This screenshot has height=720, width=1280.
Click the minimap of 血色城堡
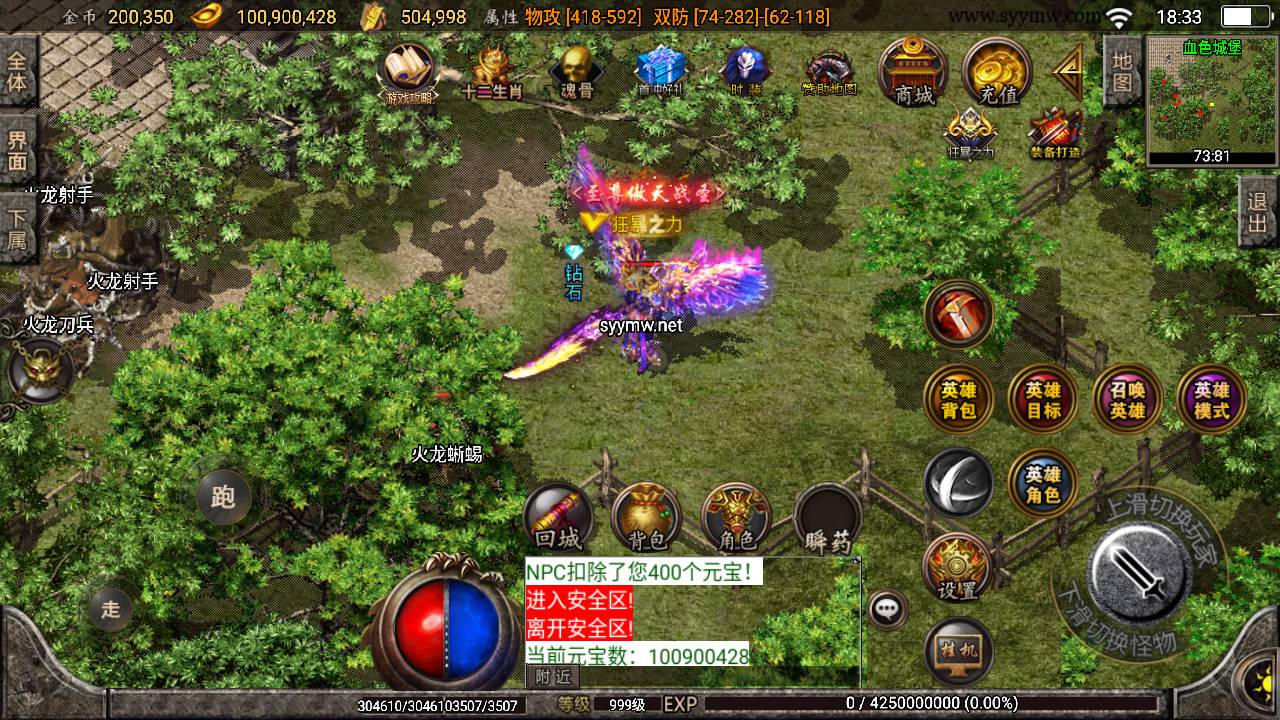click(1212, 98)
